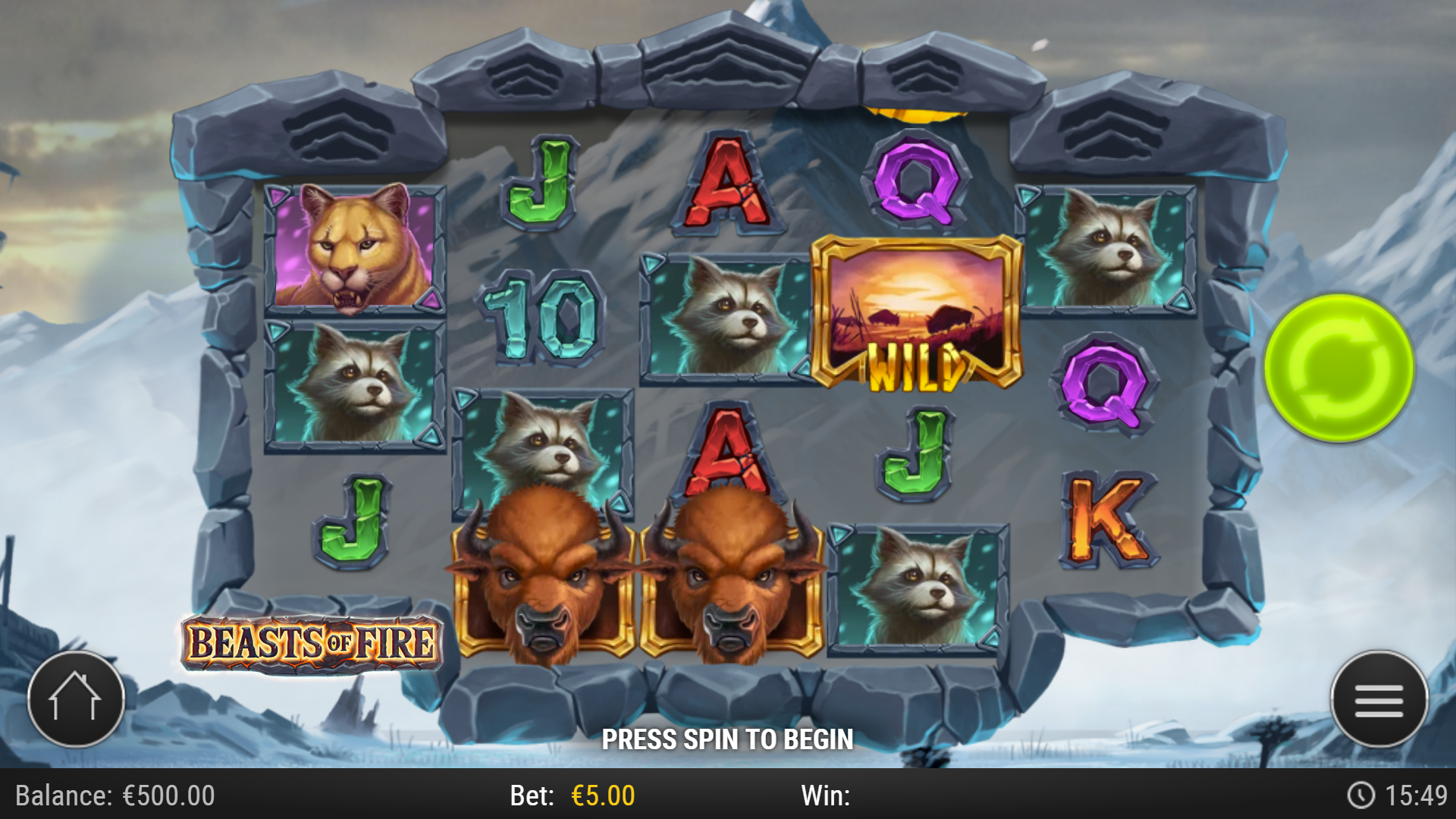Click the PRESS SPIN TO BEGIN text
Screen dimensions: 1456x819
[x=728, y=736]
